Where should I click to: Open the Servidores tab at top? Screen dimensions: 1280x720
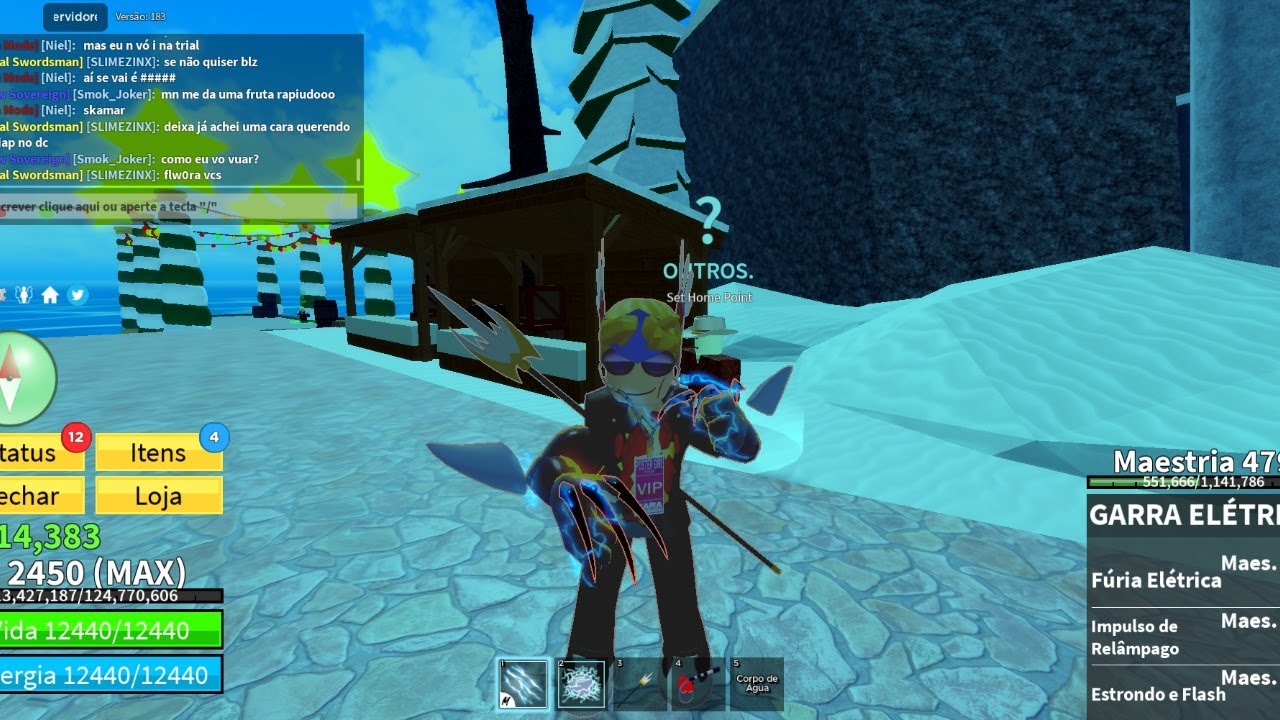coord(74,17)
